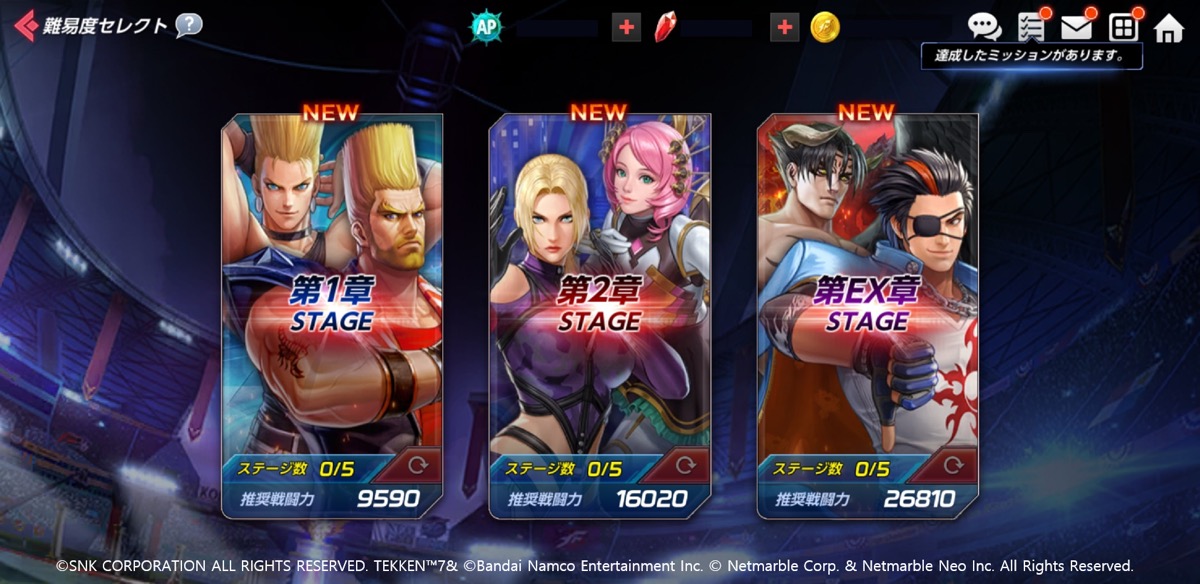Tap the AP energy icon
The height and width of the screenshot is (584, 1200).
pos(487,27)
